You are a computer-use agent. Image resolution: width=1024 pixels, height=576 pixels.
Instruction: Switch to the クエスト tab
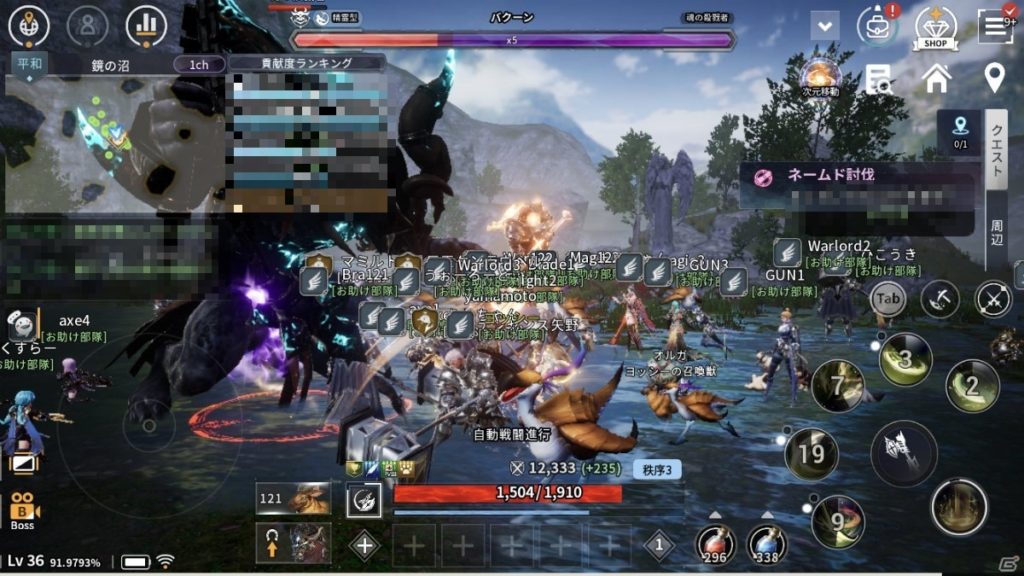point(997,150)
